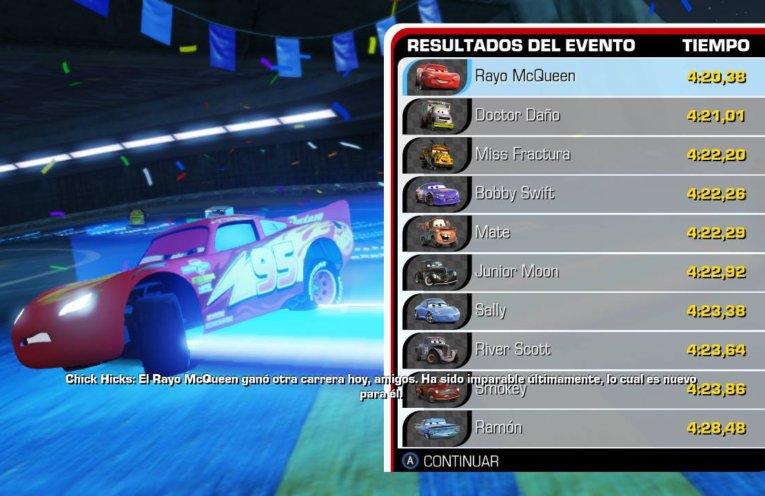Select Miss Fractura in the results list

(x=580, y=154)
